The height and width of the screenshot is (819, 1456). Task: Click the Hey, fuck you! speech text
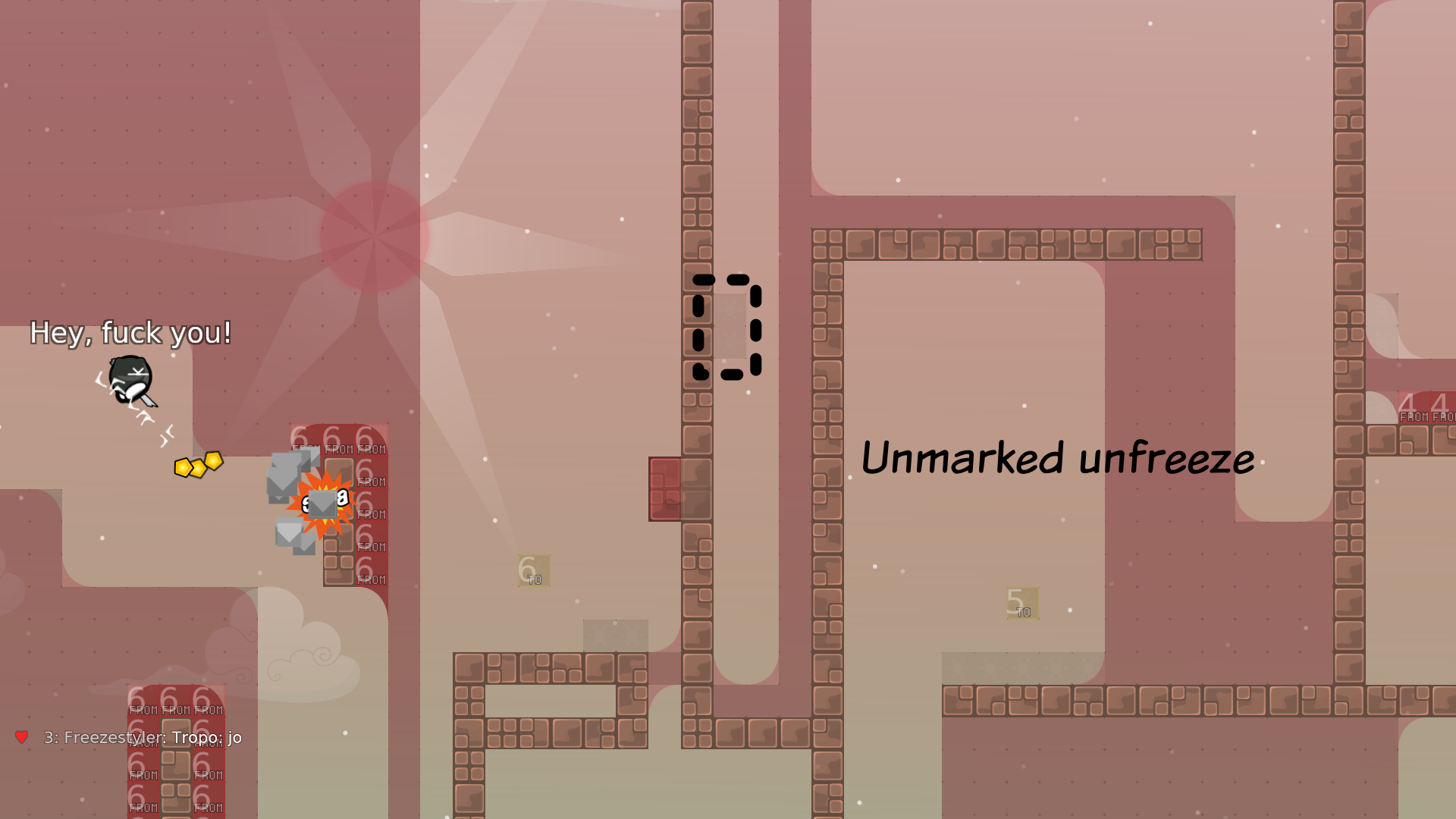coord(130,332)
